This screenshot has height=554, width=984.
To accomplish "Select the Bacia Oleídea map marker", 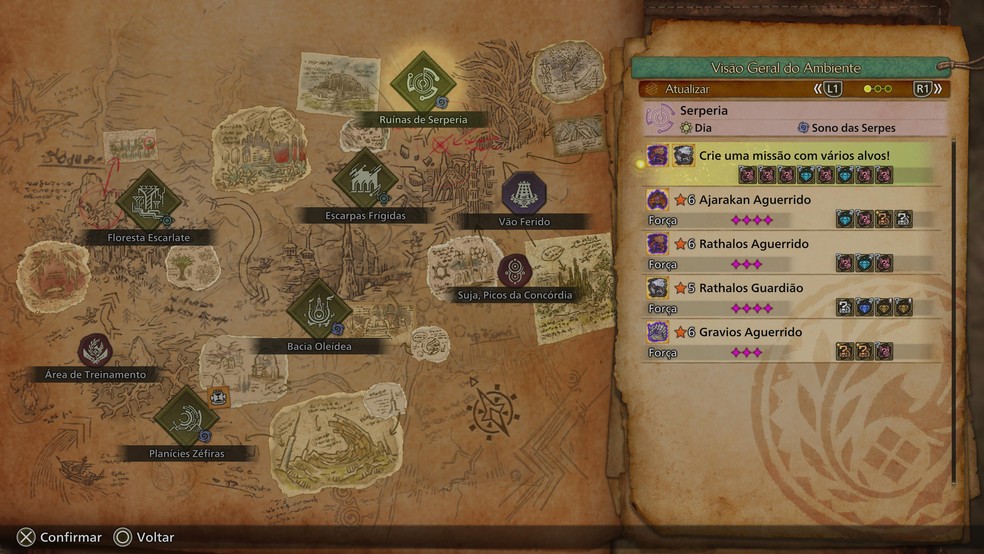I will tap(318, 311).
